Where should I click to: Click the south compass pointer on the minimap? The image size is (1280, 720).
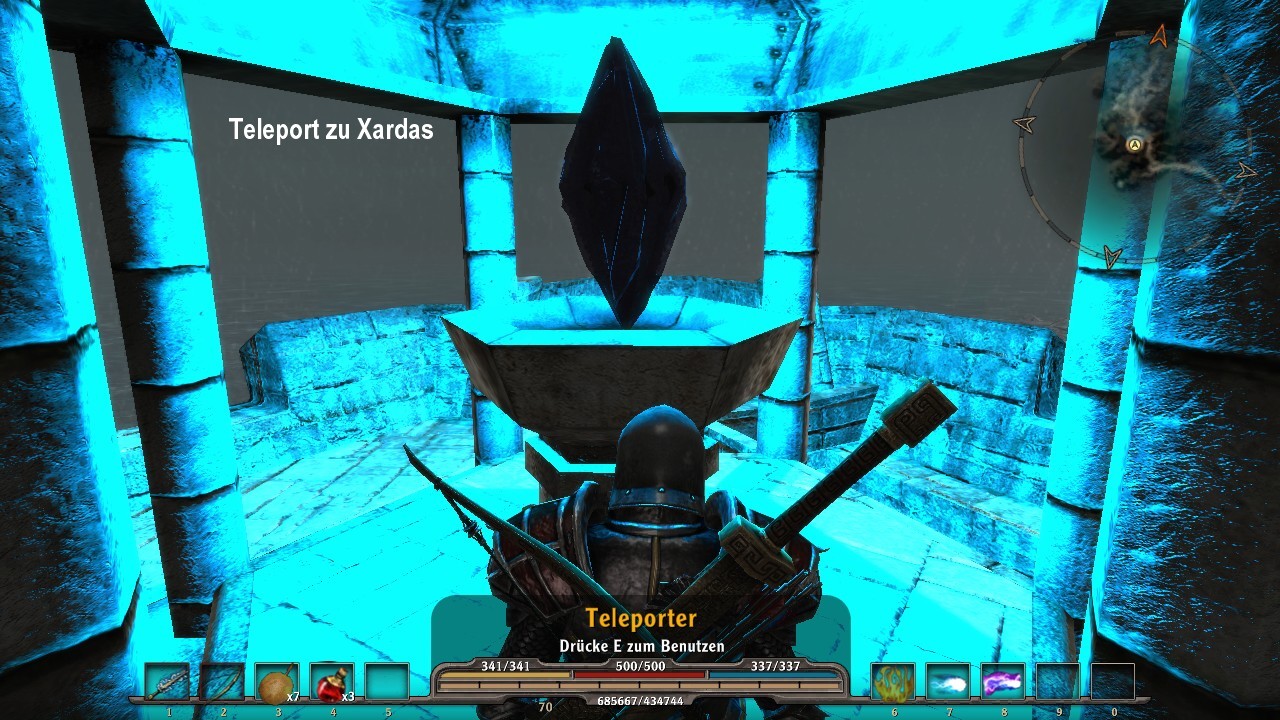[x=1110, y=257]
